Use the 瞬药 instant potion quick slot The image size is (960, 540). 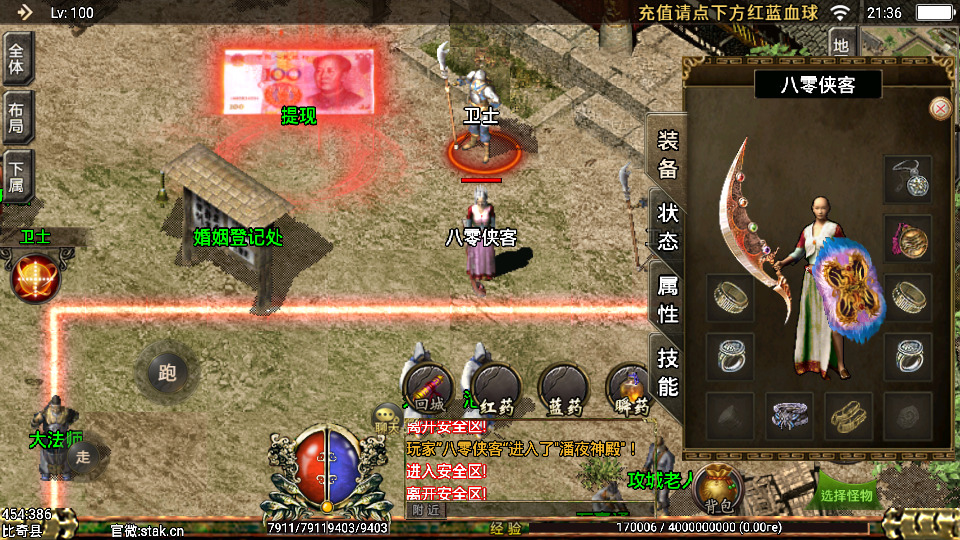(631, 388)
